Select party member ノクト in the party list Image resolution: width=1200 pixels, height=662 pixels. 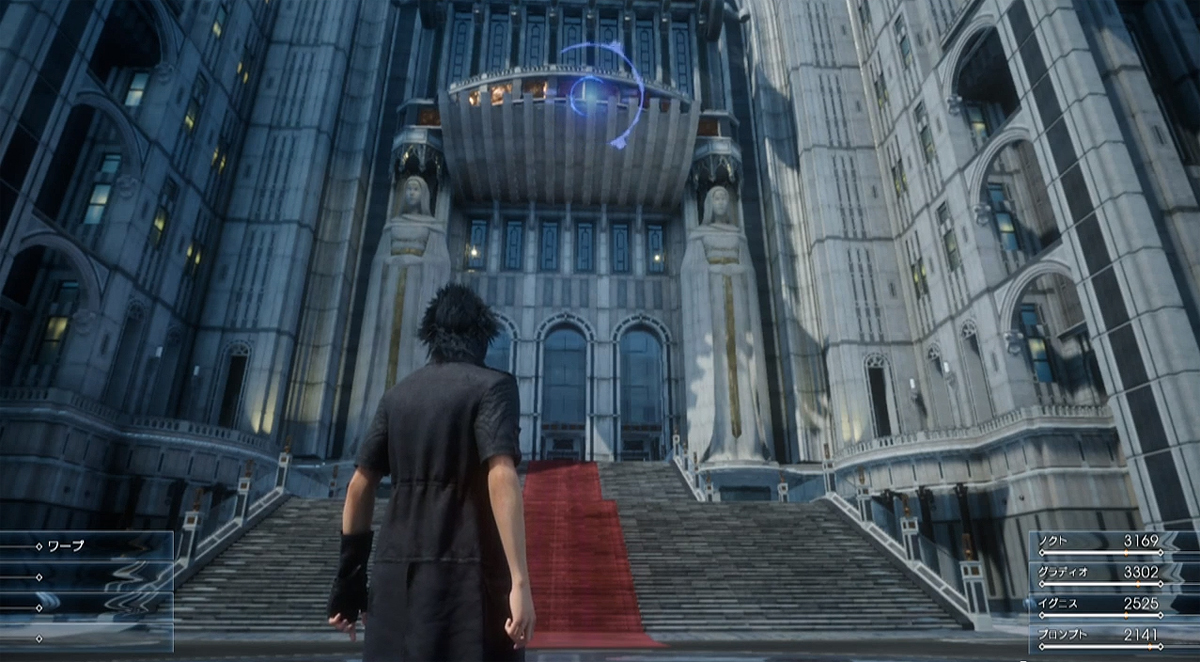1112,543
